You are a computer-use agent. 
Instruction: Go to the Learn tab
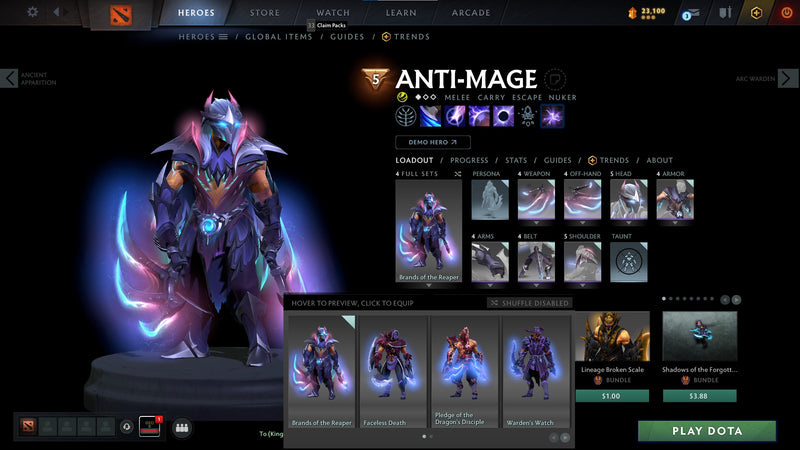coord(401,13)
